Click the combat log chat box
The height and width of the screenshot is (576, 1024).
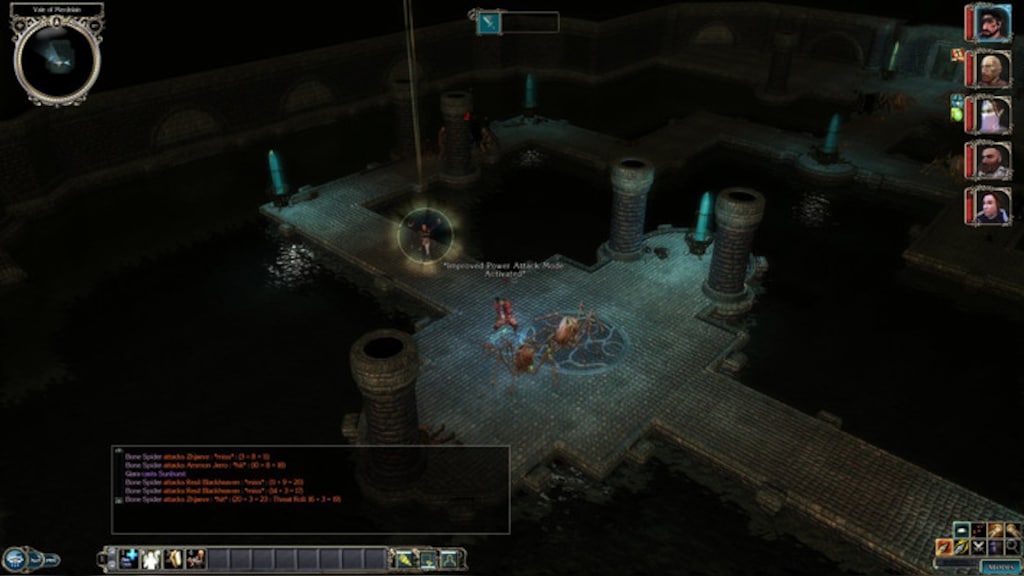[x=310, y=489]
